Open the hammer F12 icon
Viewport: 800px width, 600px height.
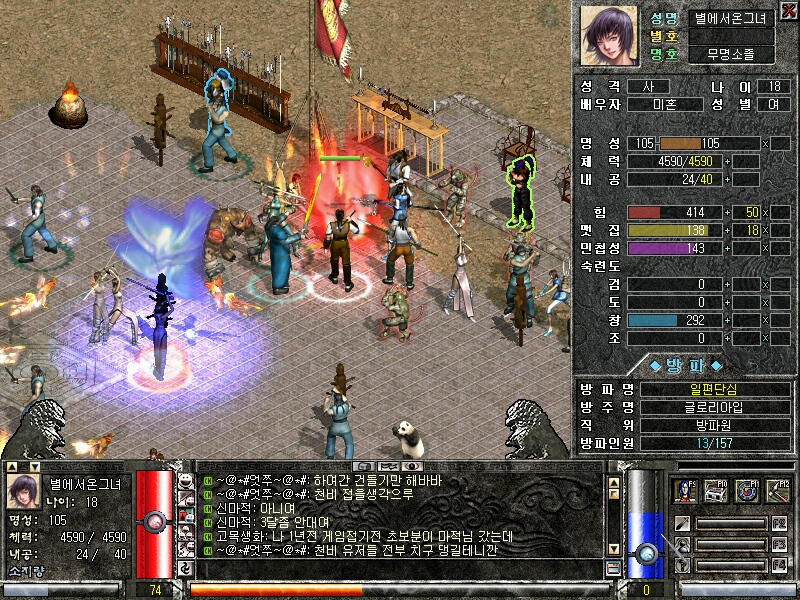776,491
